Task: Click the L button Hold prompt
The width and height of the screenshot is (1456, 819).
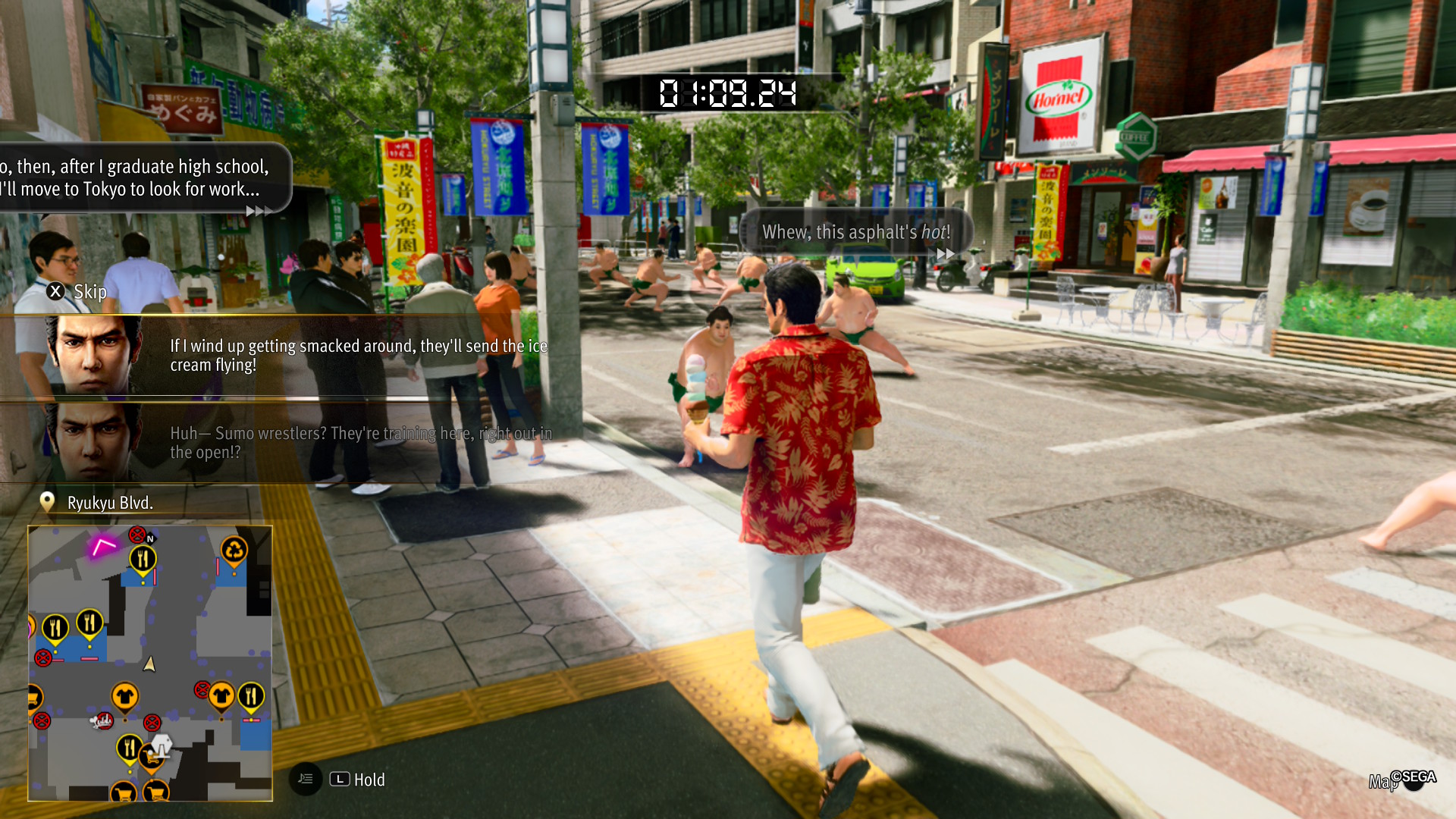Action: click(340, 779)
